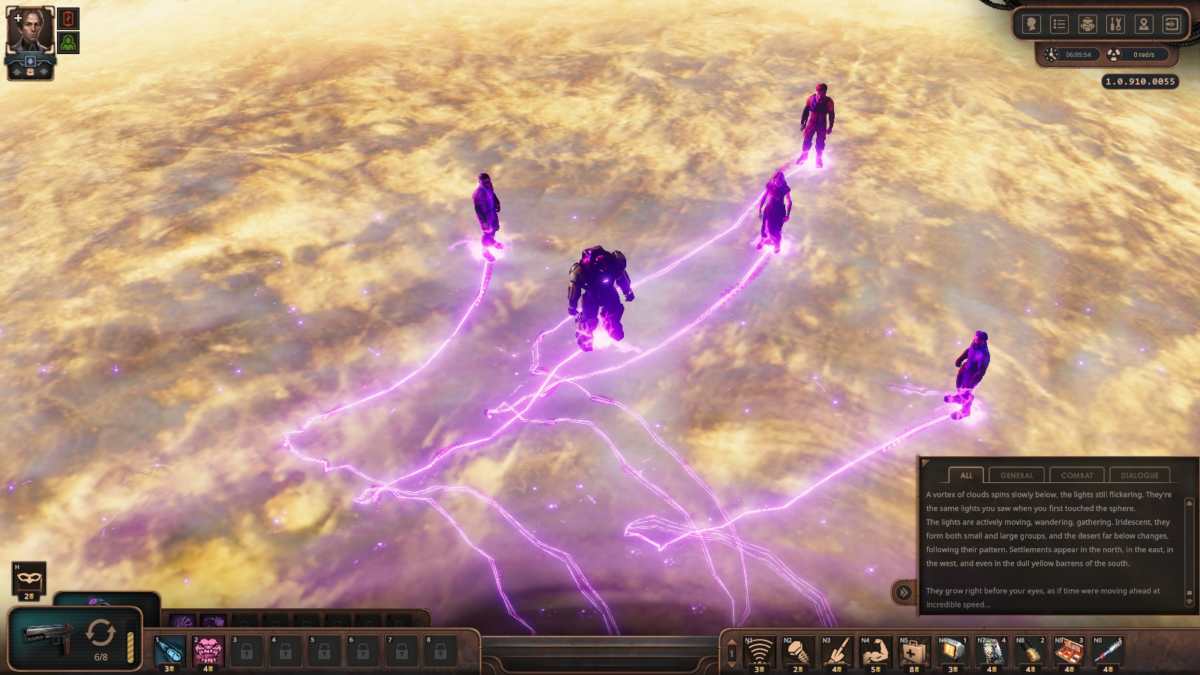This screenshot has width=1200, height=675.
Task: Switch to the Combat log tab
Action: 1076,475
